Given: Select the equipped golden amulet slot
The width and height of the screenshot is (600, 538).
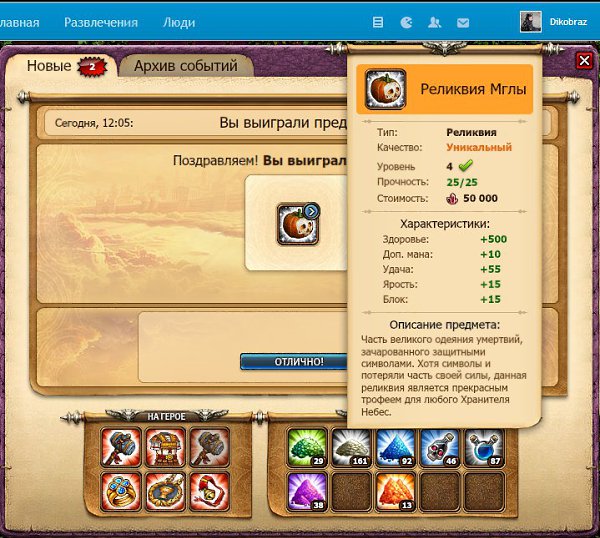Looking at the screenshot, I should point(165,491).
